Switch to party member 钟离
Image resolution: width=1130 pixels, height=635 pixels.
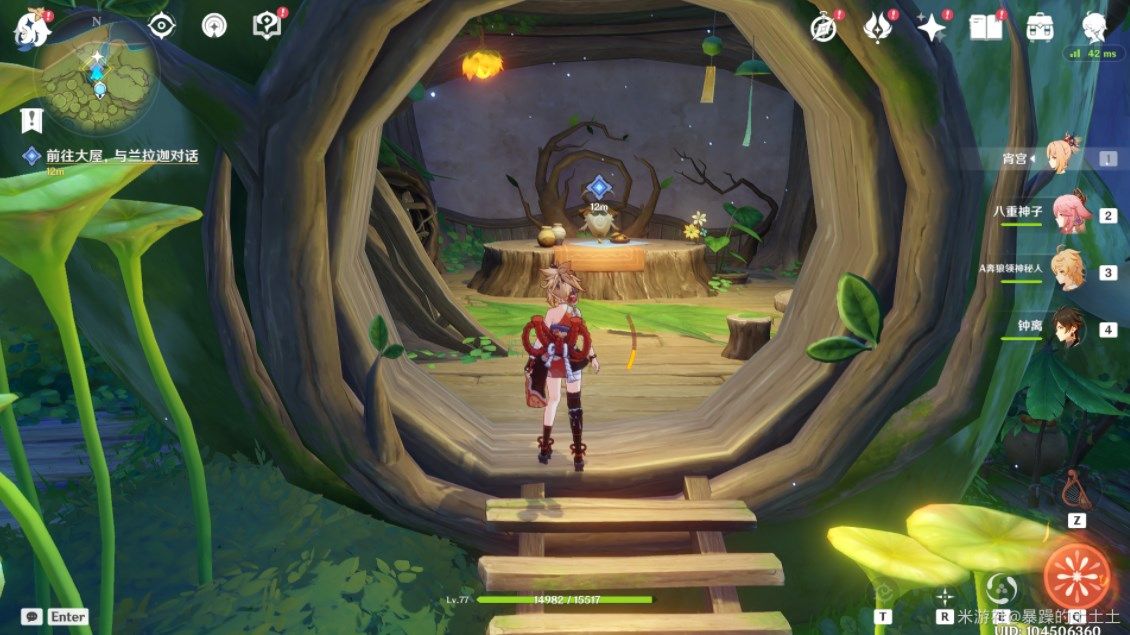[1067, 328]
